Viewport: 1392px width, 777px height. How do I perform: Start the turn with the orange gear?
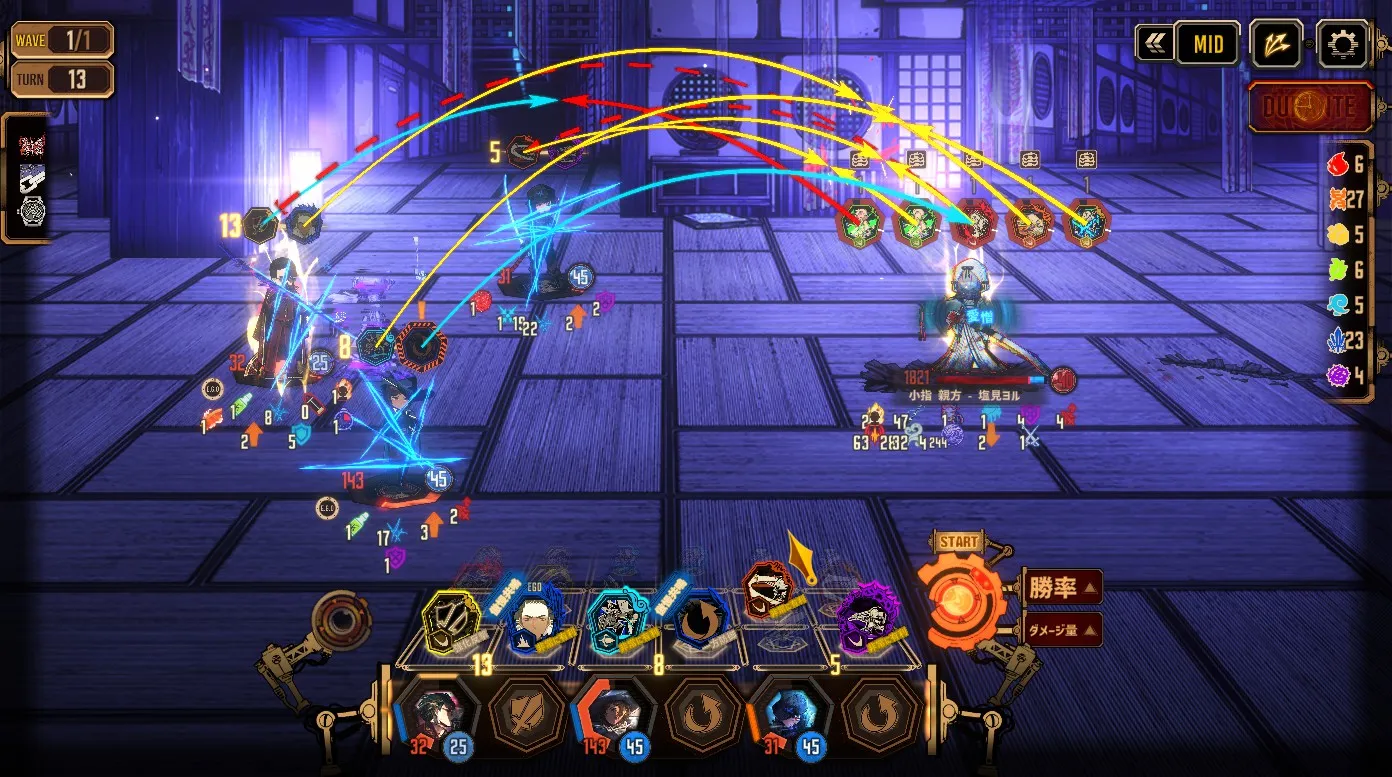coord(958,597)
